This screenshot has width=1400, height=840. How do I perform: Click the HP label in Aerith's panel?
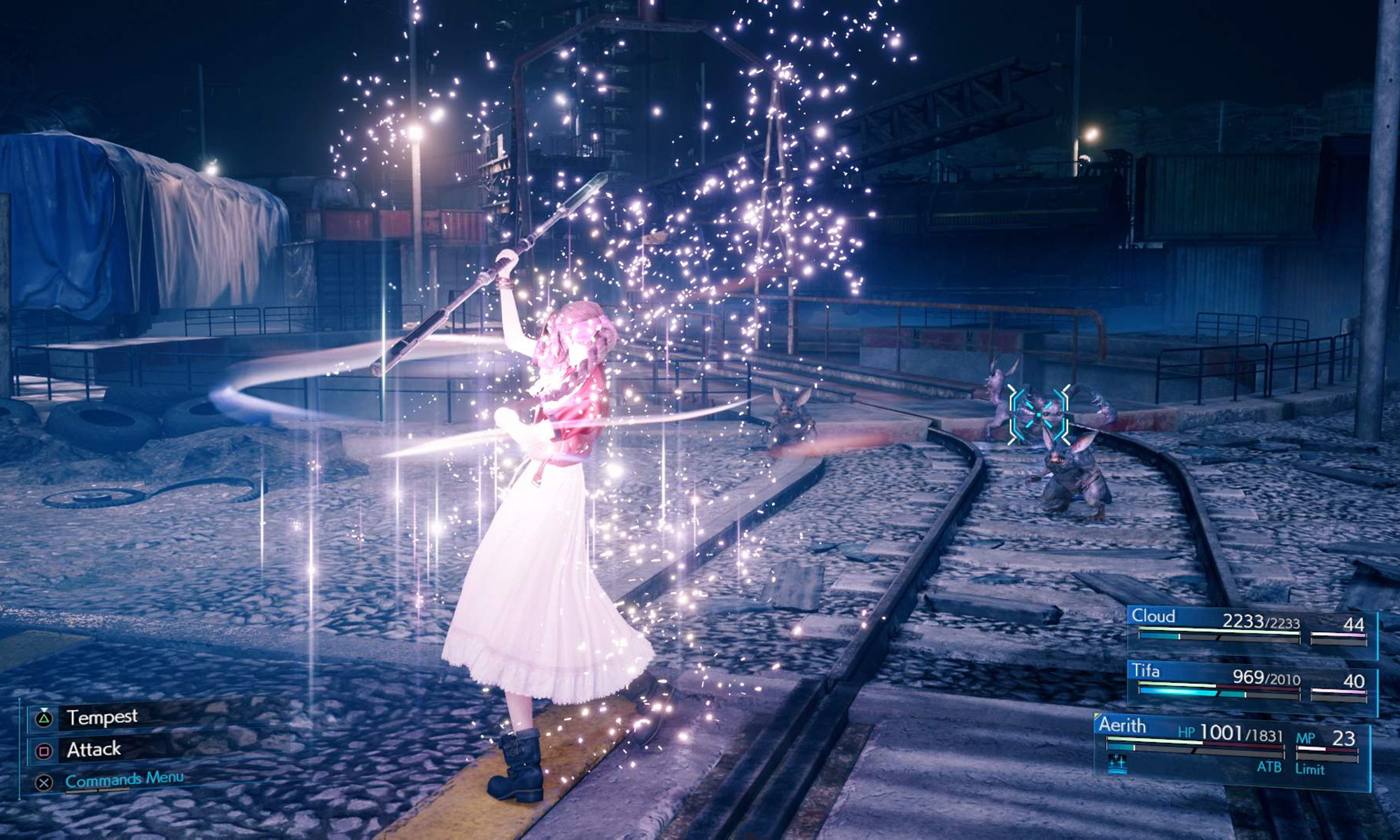tap(1186, 731)
